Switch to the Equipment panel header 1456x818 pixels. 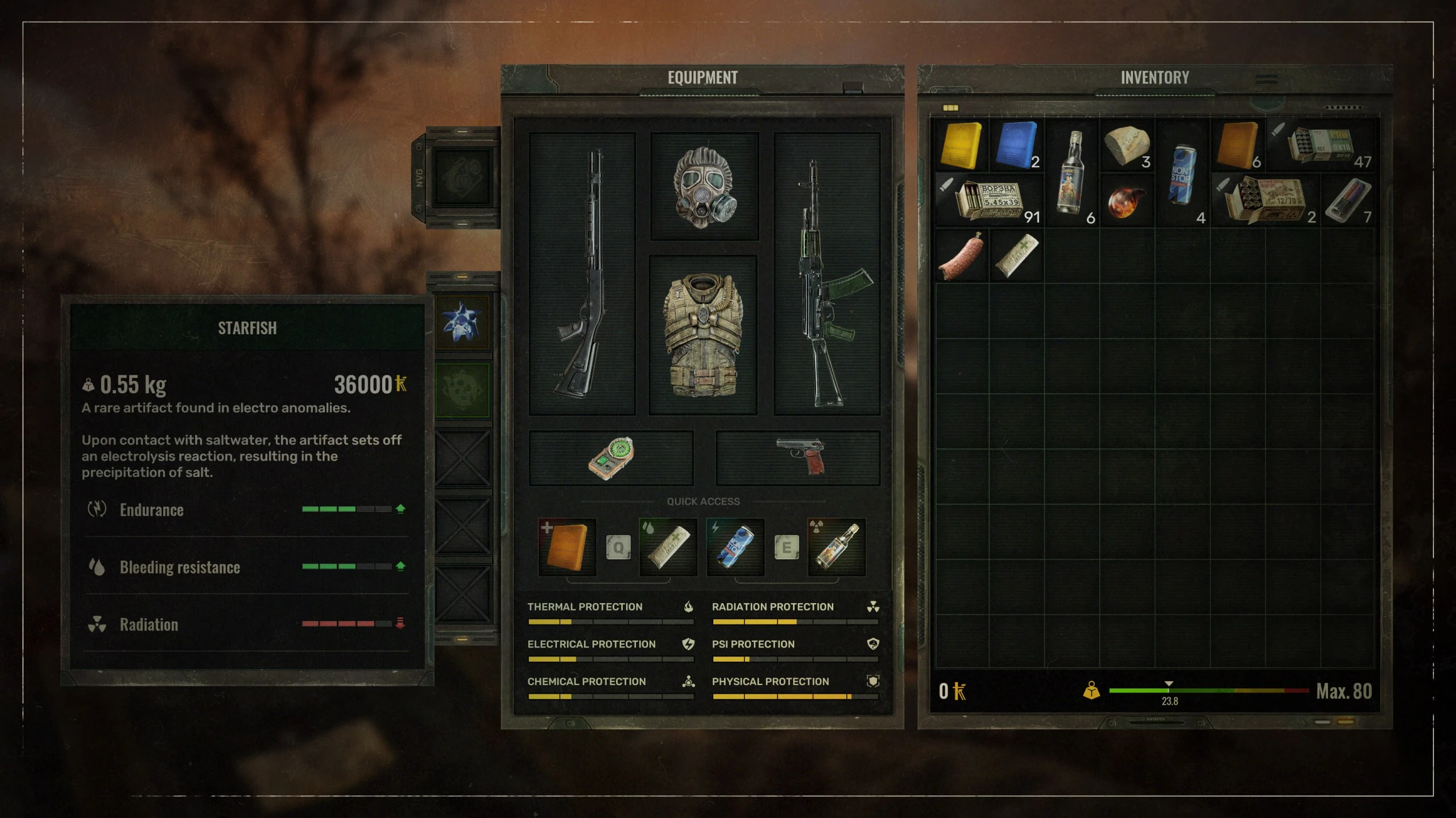[x=703, y=77]
